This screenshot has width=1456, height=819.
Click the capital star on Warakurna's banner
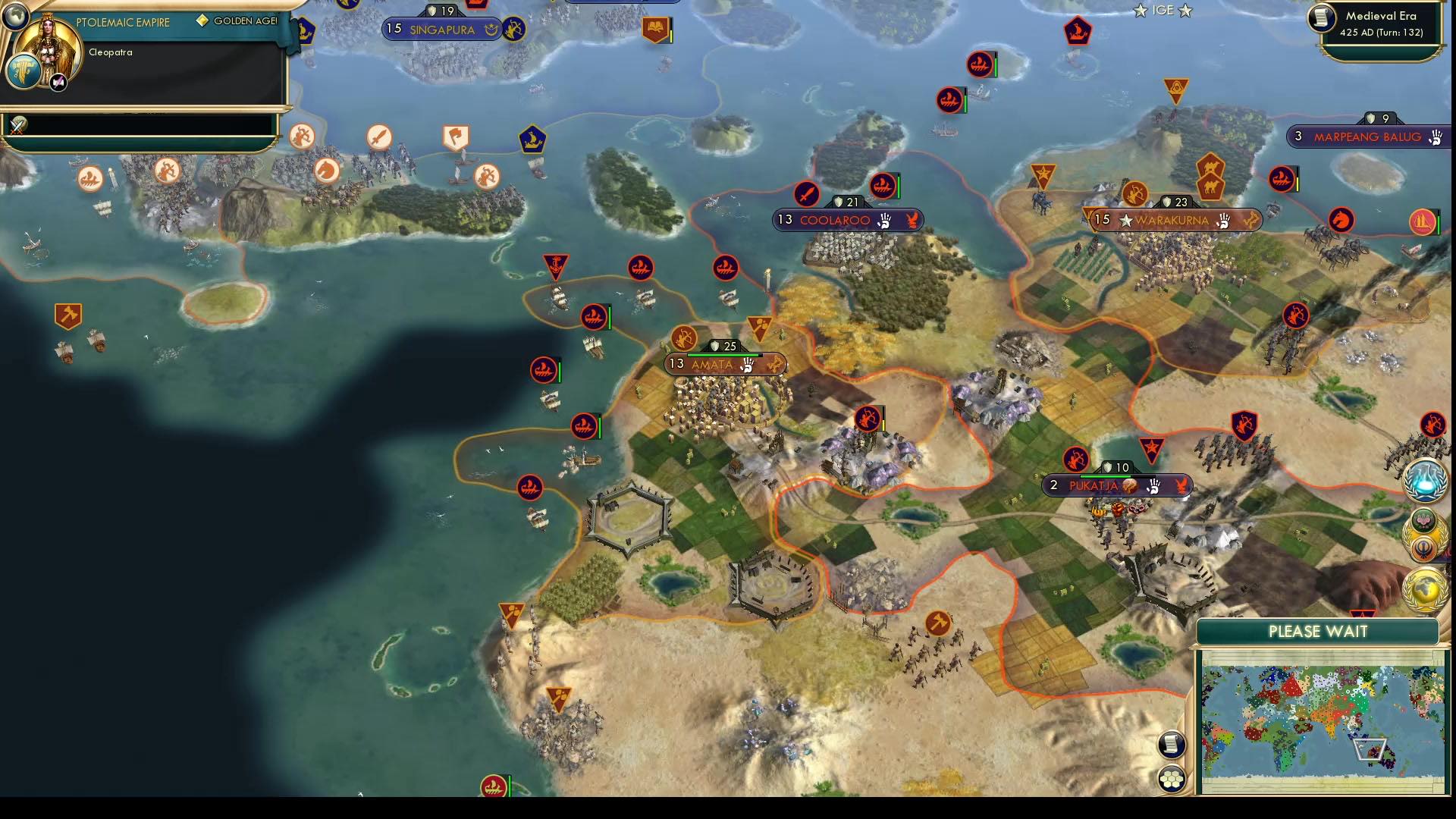coord(1124,221)
